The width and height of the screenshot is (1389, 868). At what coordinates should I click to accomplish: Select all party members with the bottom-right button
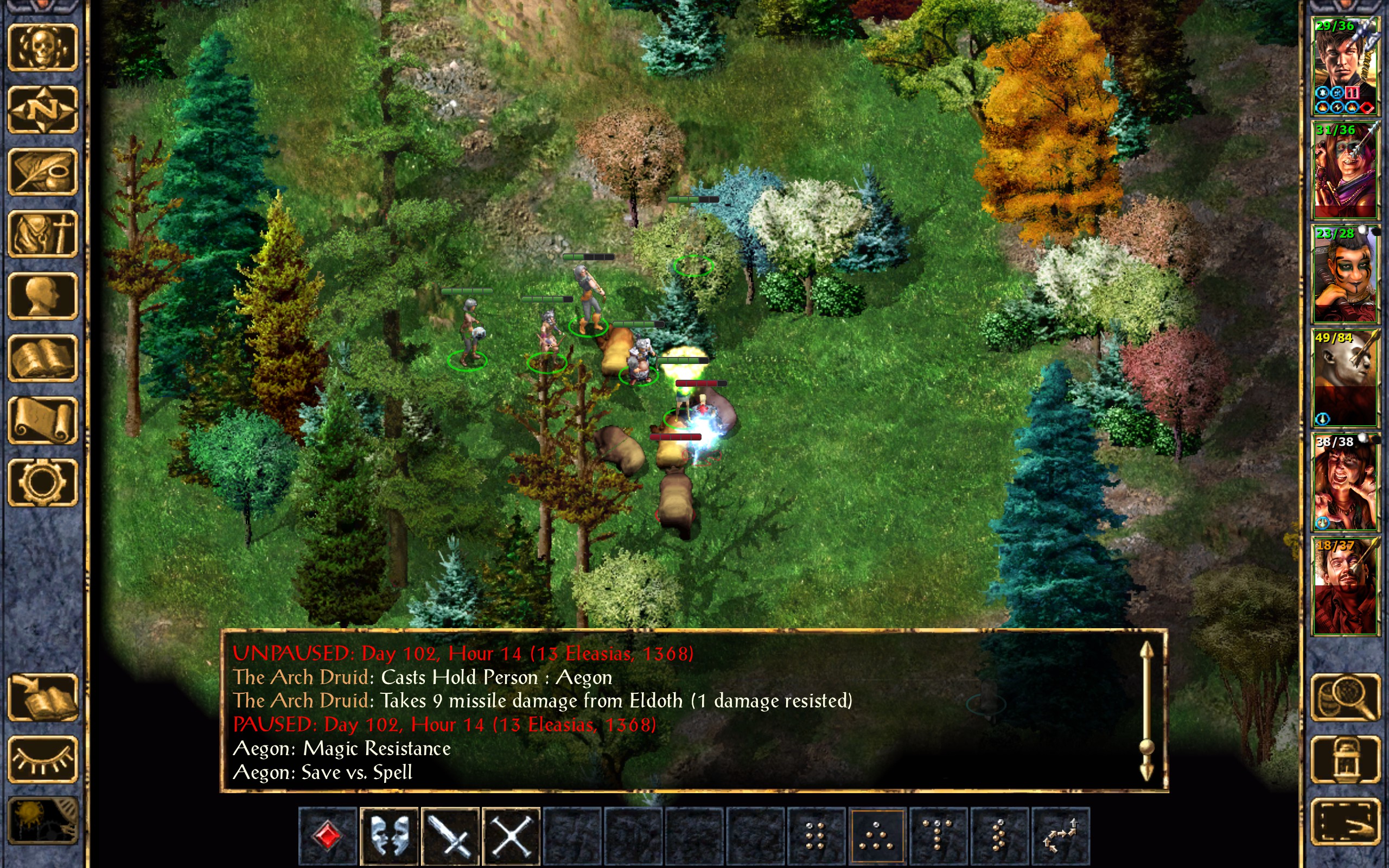click(1345, 822)
